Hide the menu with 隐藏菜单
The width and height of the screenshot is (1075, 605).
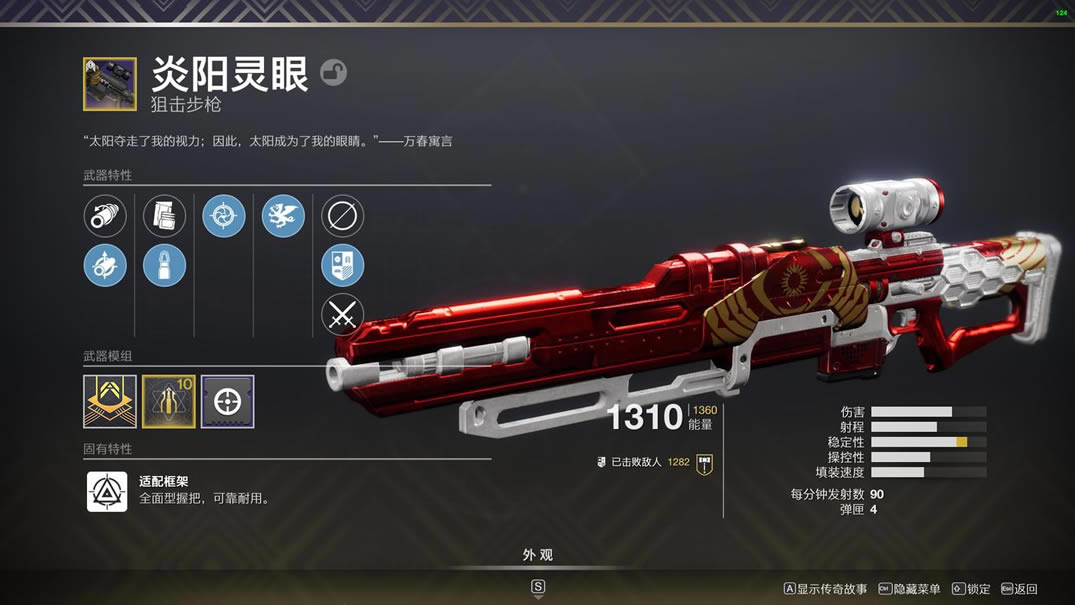(909, 589)
